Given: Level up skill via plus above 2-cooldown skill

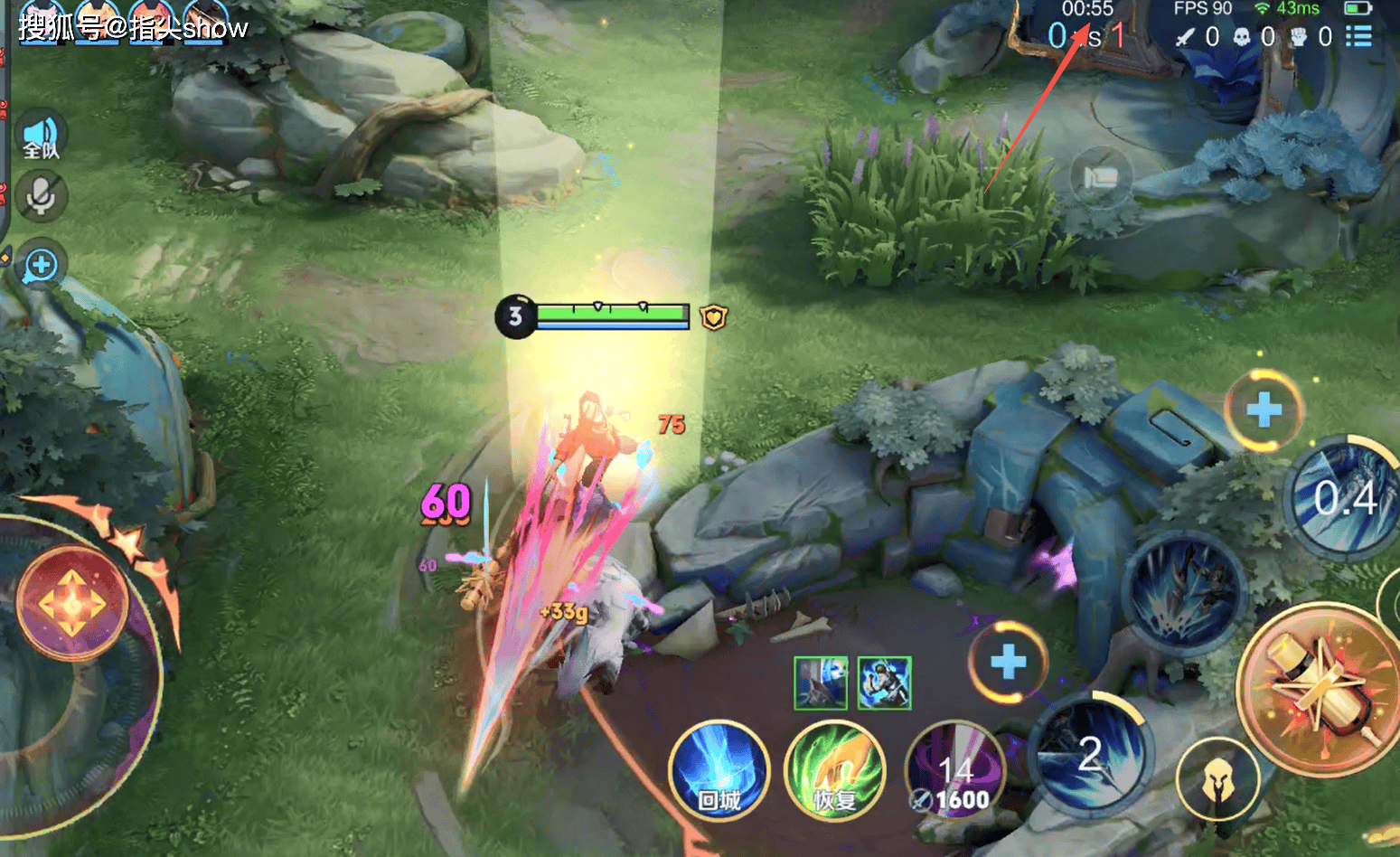Looking at the screenshot, I should (1008, 662).
